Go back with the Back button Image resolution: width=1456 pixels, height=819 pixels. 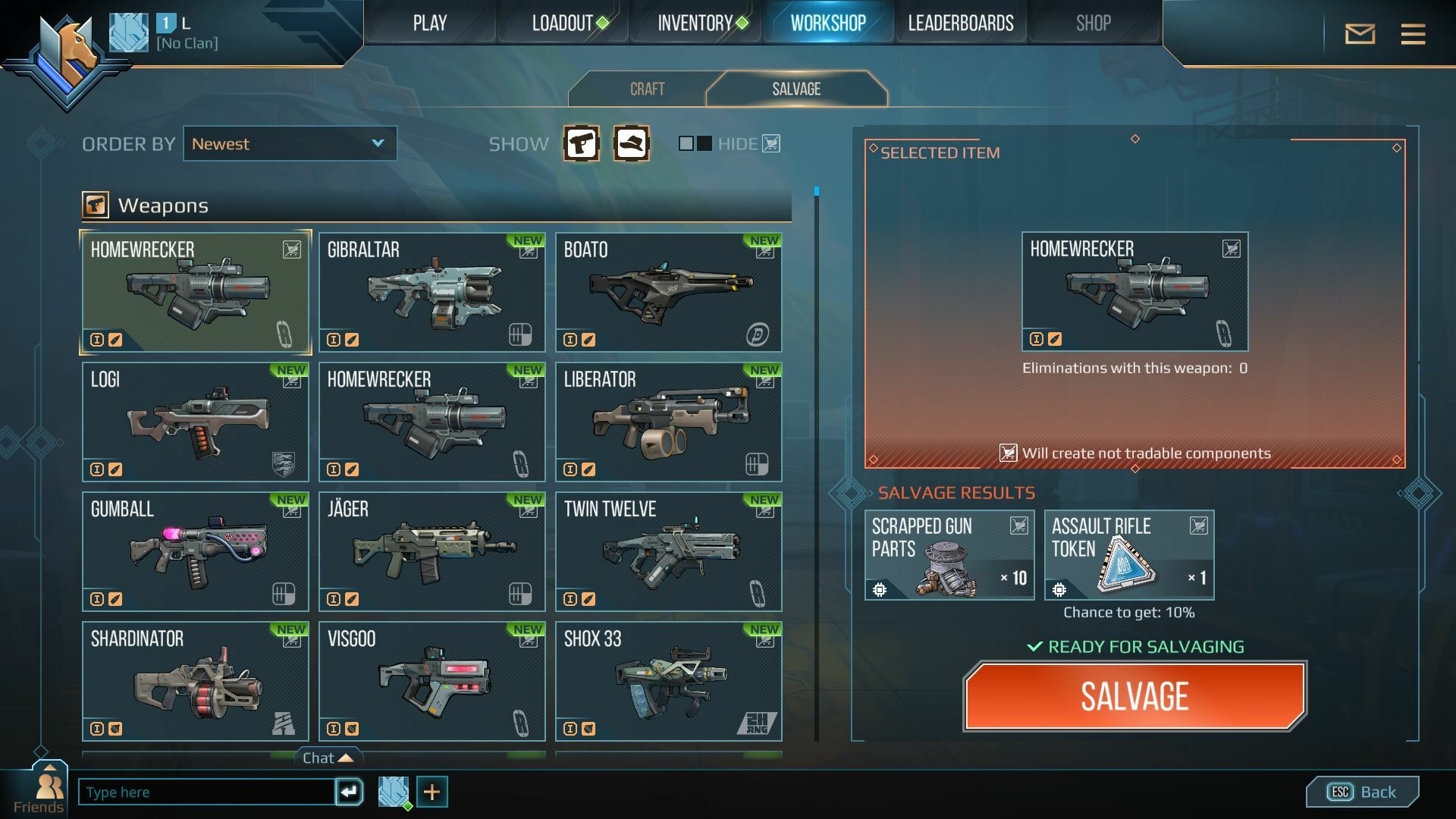[x=1362, y=792]
